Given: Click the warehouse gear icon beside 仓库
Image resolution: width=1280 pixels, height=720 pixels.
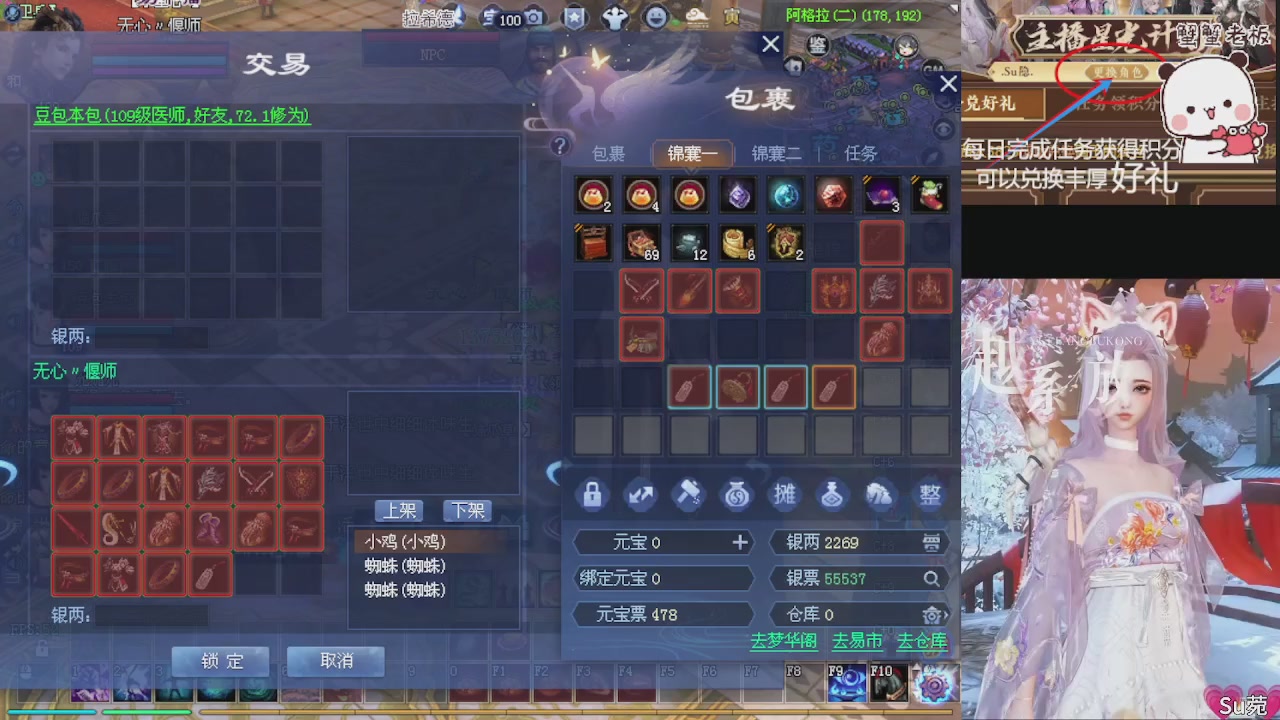Looking at the screenshot, I should 933,615.
